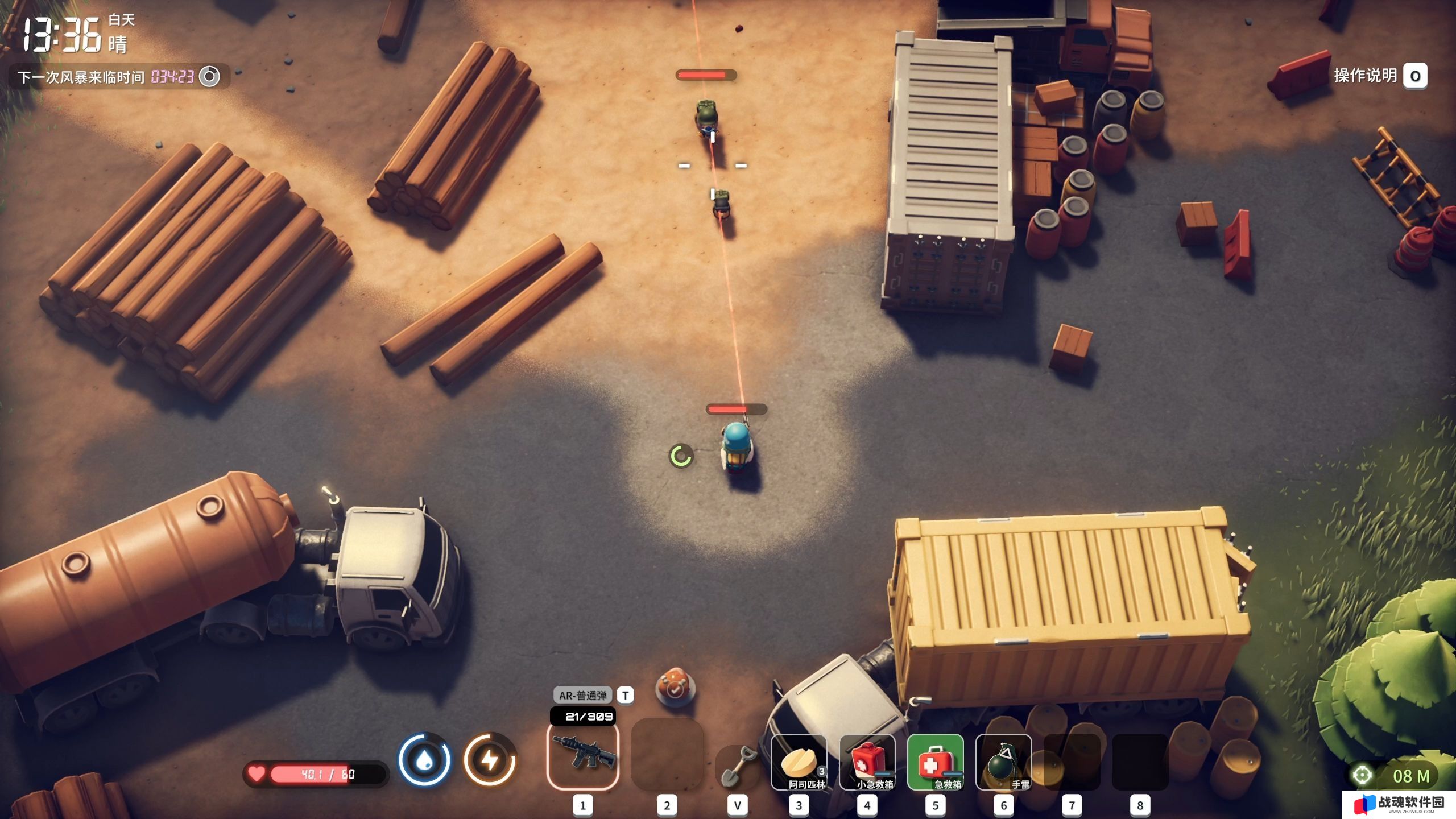Click the water droplet thirst icon
This screenshot has height=819, width=1456.
pyautogui.click(x=424, y=760)
